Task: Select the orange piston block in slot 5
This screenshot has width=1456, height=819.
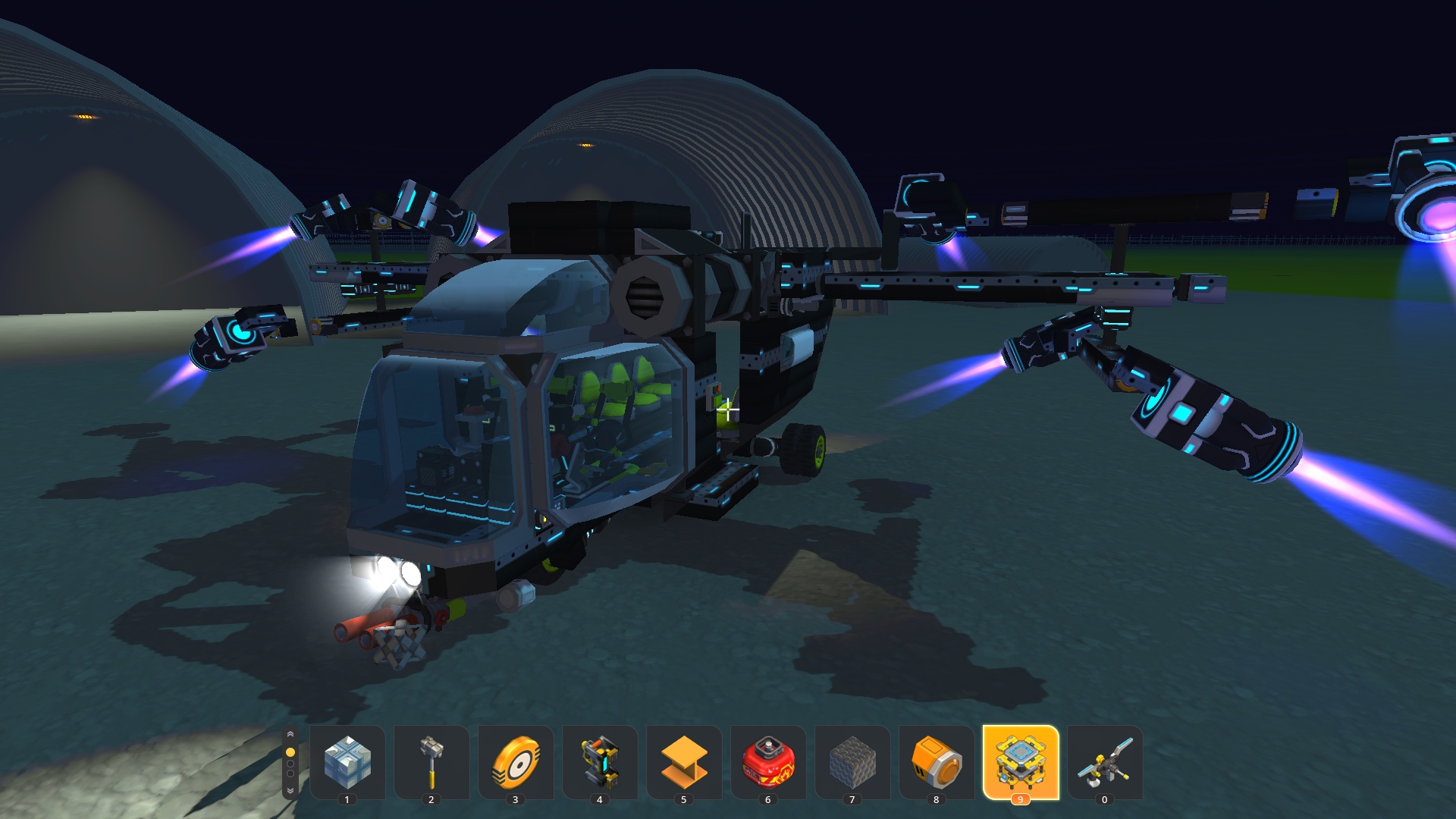Action: tap(684, 761)
